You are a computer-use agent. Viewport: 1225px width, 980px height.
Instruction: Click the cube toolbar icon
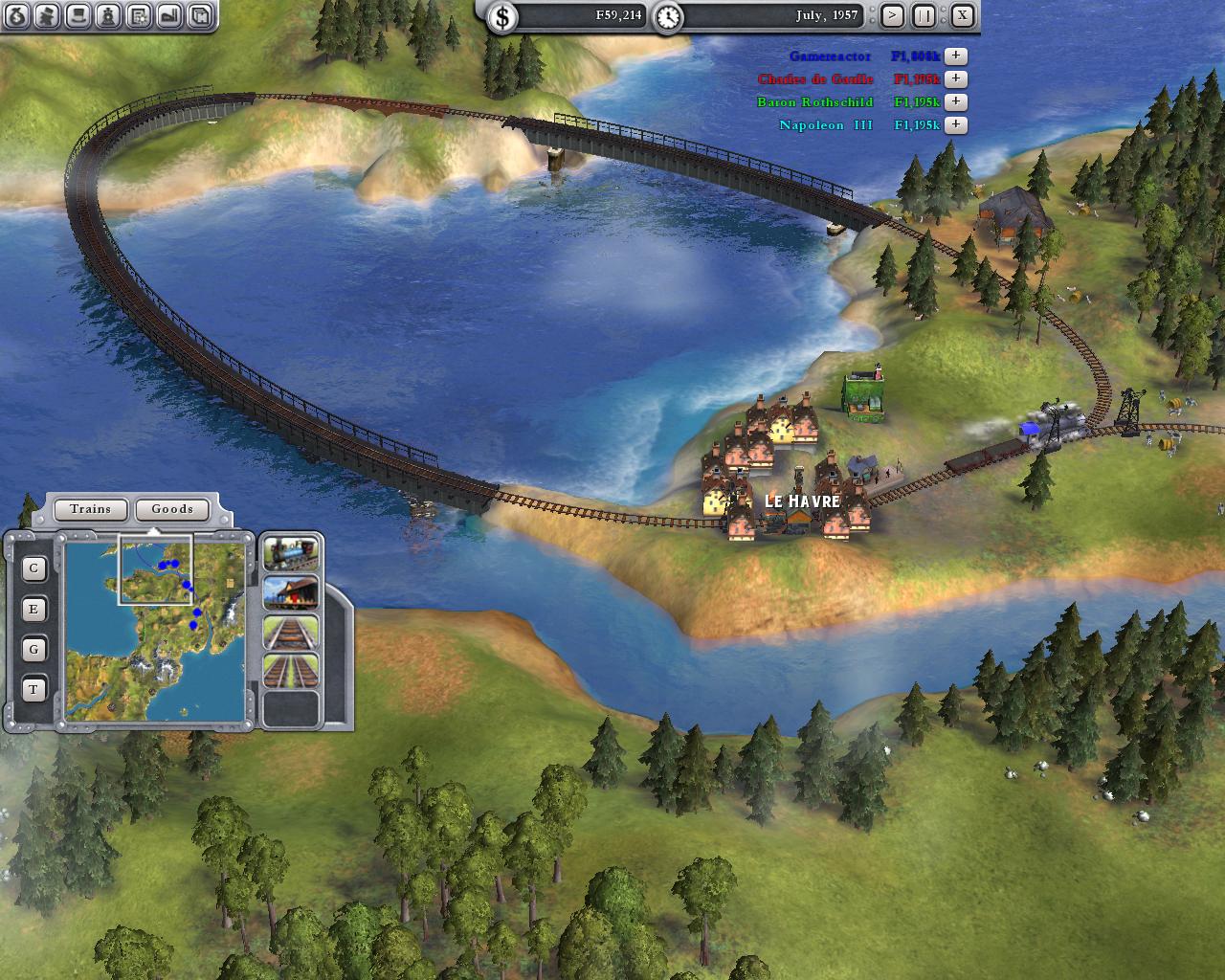coord(200,15)
